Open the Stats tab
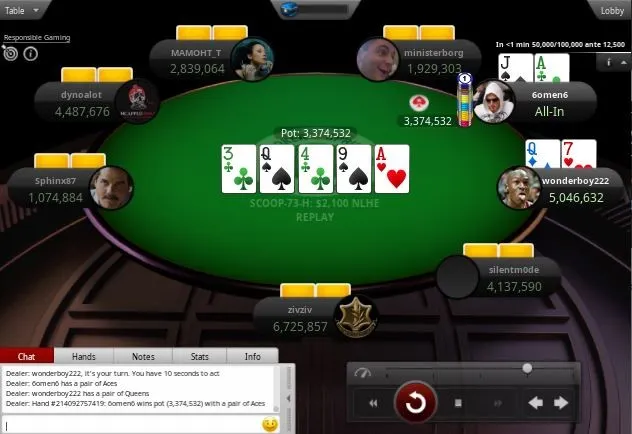Viewport: 632px width, 434px height. point(199,356)
